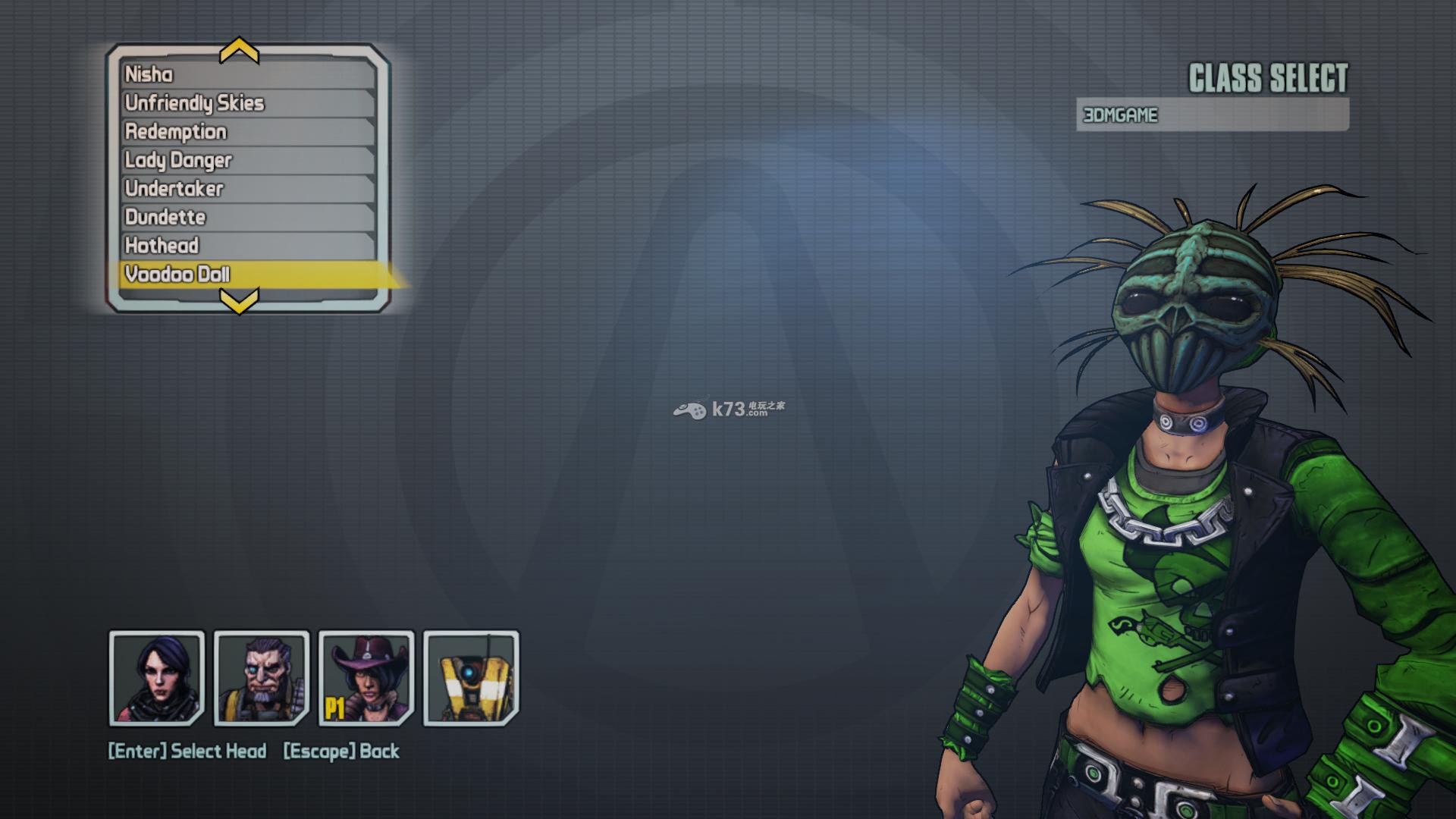The width and height of the screenshot is (1456, 819).
Task: Select Lady Danger from the list
Action: (247, 160)
